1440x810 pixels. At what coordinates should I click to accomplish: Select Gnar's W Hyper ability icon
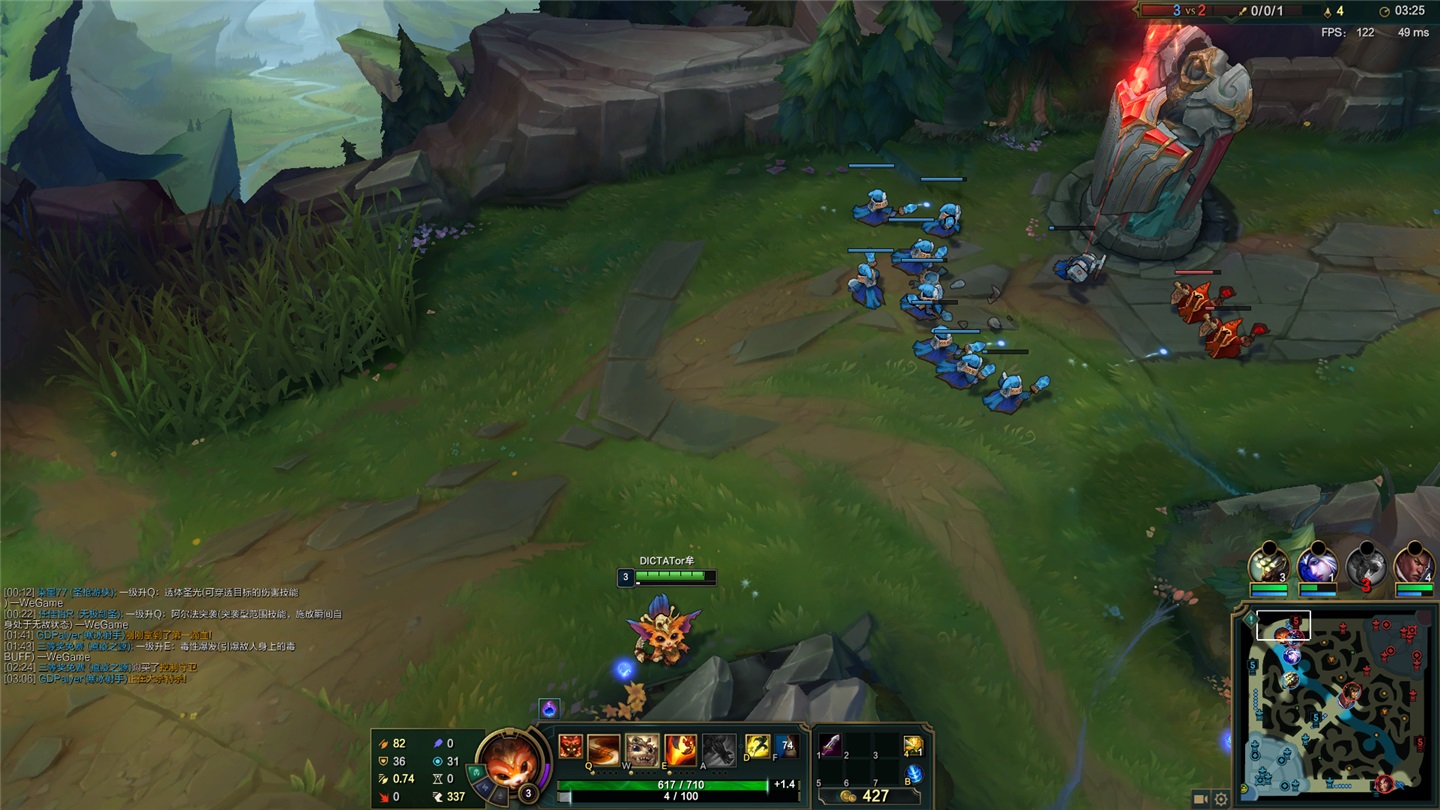coord(641,748)
